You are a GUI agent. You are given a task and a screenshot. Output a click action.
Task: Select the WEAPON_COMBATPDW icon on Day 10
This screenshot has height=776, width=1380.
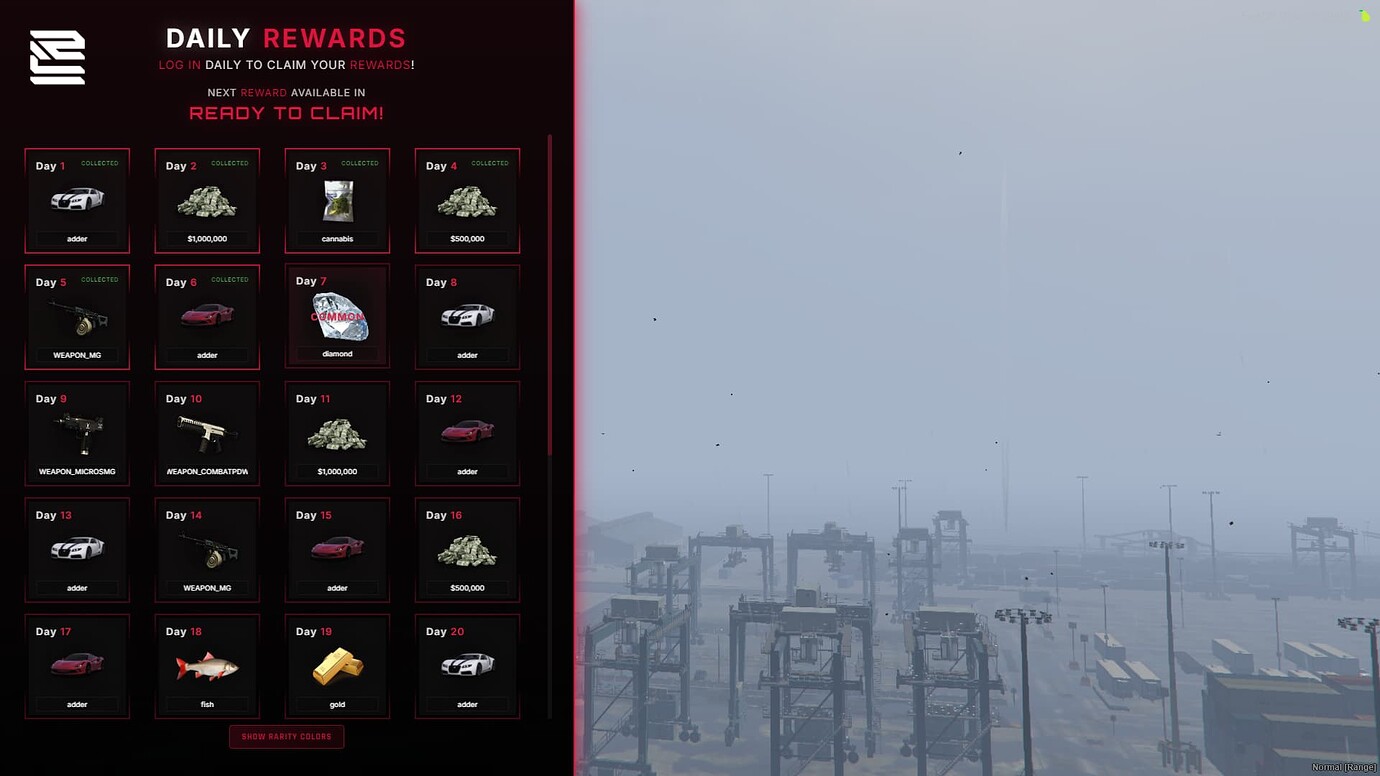(207, 432)
